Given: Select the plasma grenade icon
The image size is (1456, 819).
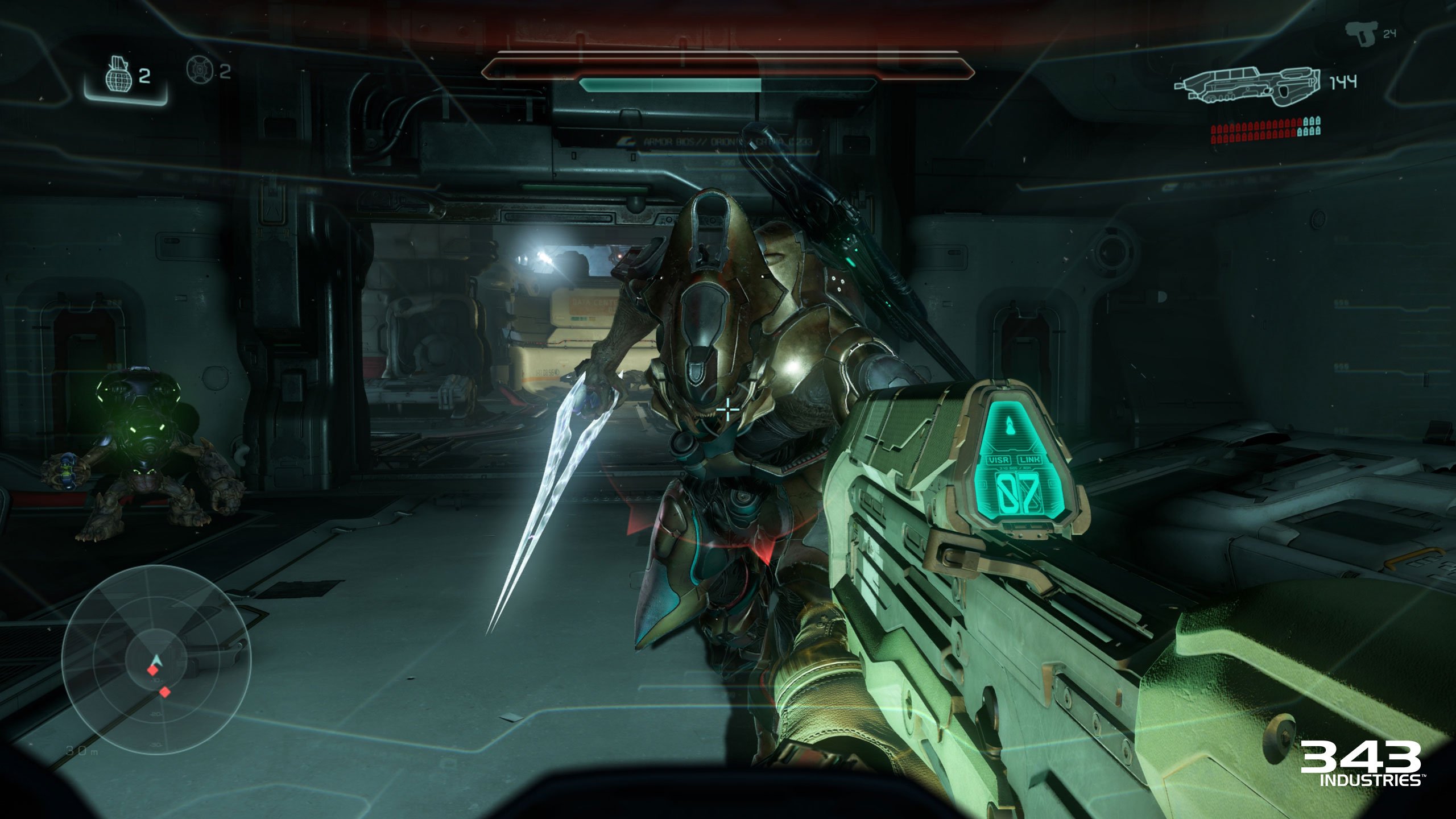Looking at the screenshot, I should [200, 69].
